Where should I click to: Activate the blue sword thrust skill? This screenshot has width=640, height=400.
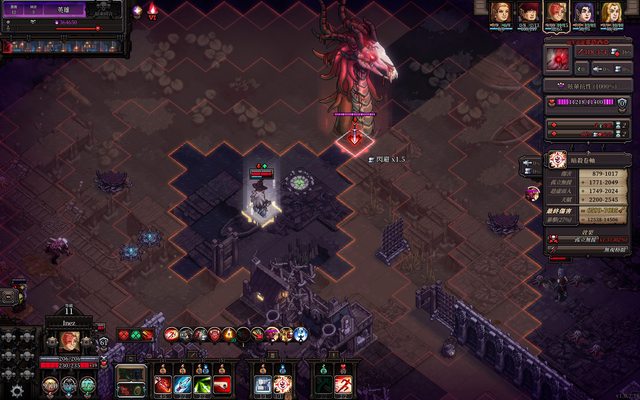183,384
